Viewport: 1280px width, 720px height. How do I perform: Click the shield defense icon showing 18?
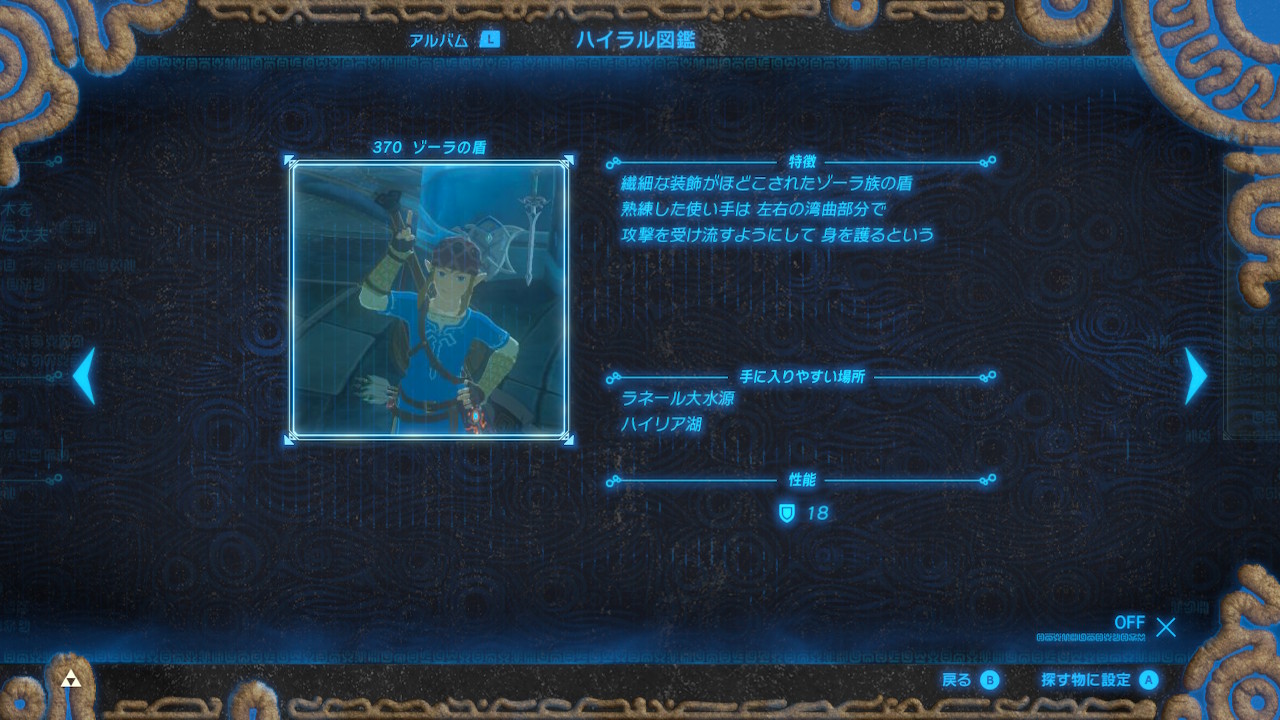tap(786, 509)
